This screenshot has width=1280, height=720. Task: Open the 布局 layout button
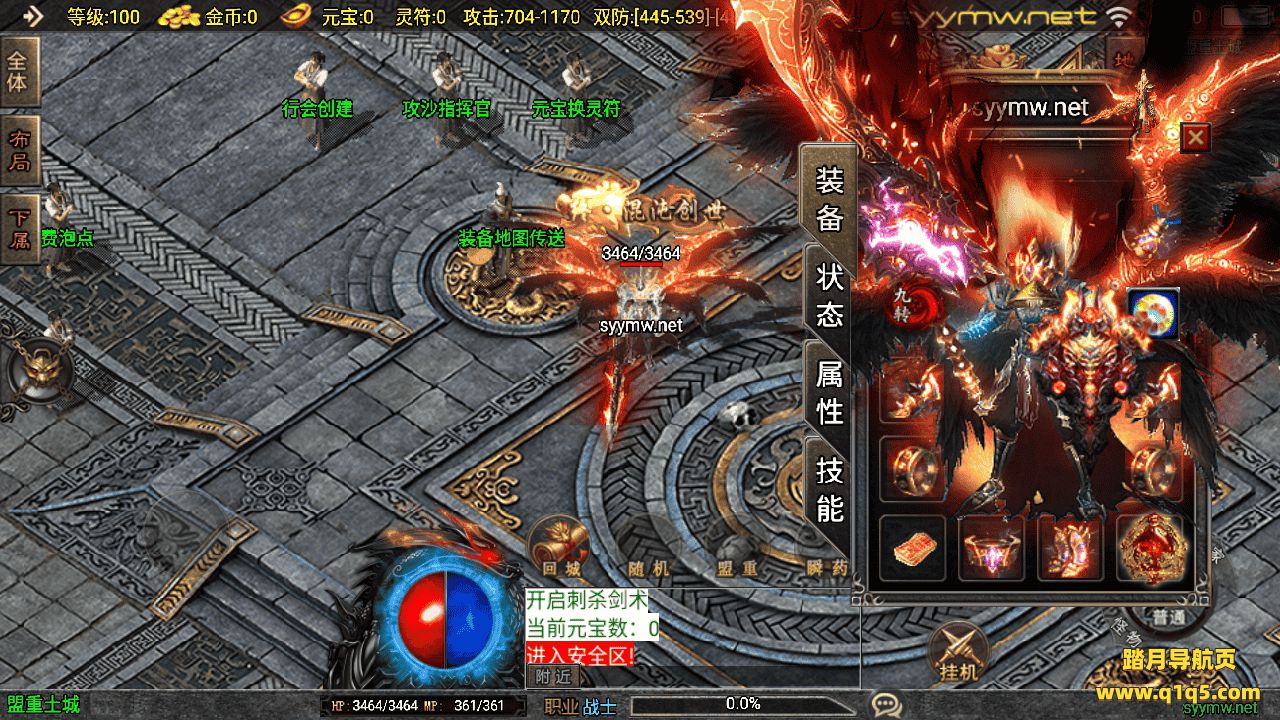tap(18, 153)
